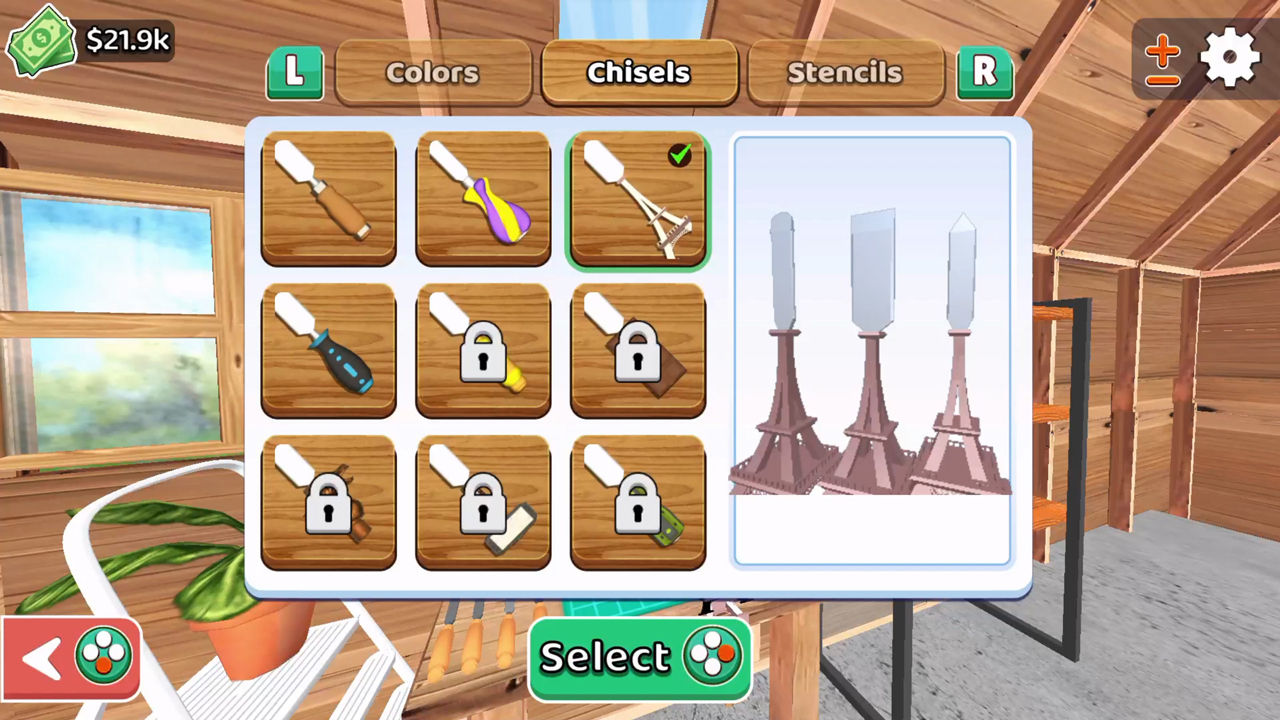
Task: Tap the locked yellow chisel slot
Action: coord(483,350)
